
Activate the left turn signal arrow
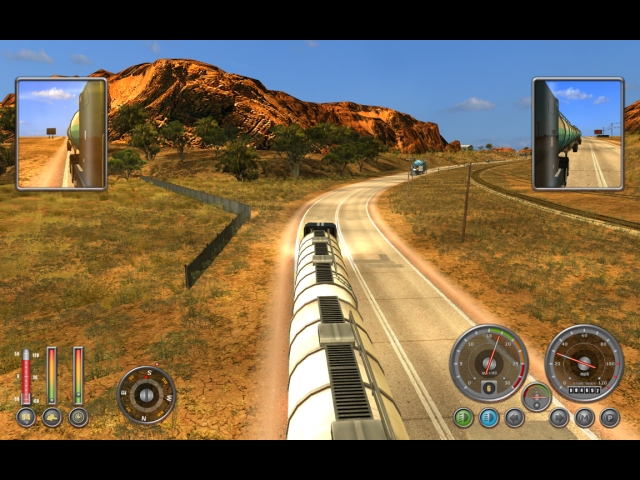tap(514, 418)
